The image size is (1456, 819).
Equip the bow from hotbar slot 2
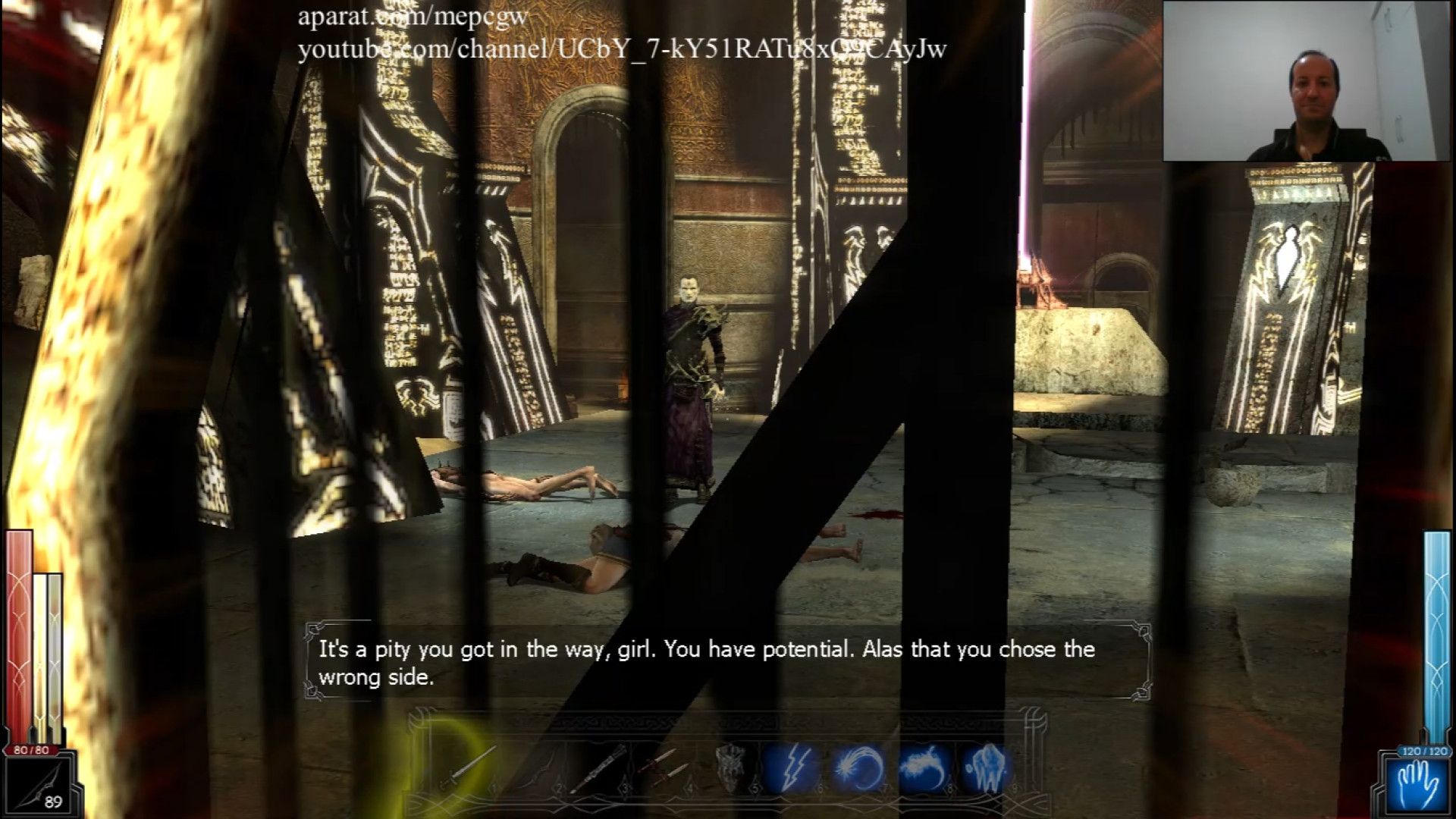535,767
